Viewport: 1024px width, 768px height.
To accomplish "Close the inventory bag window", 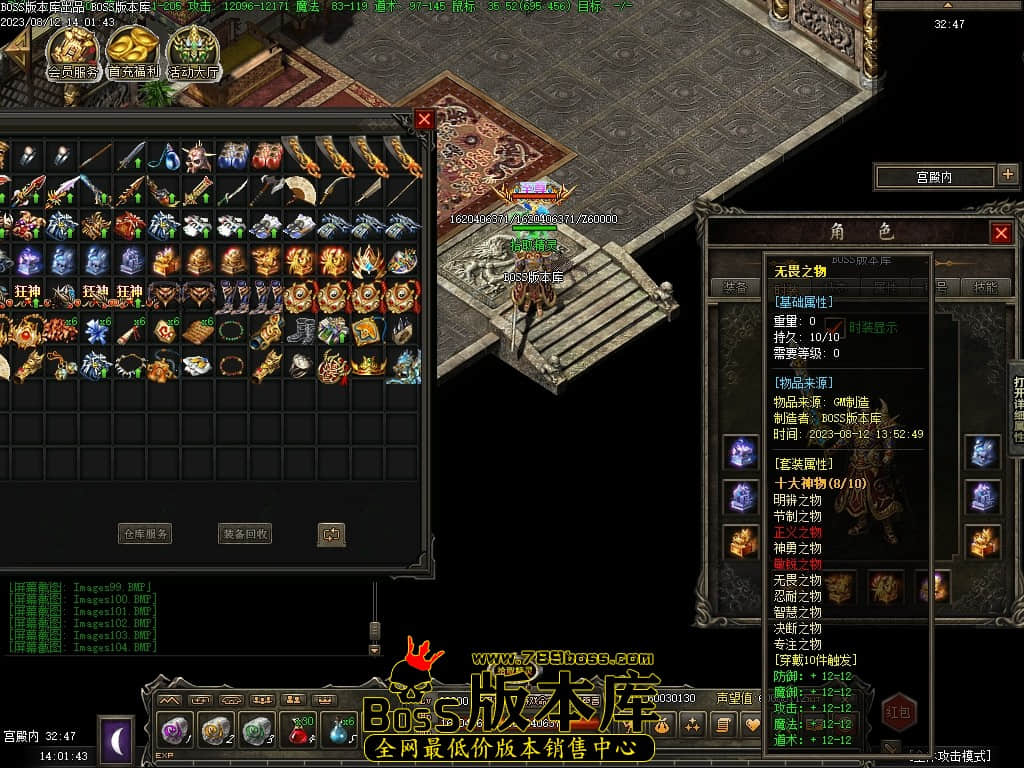I will click(x=424, y=120).
